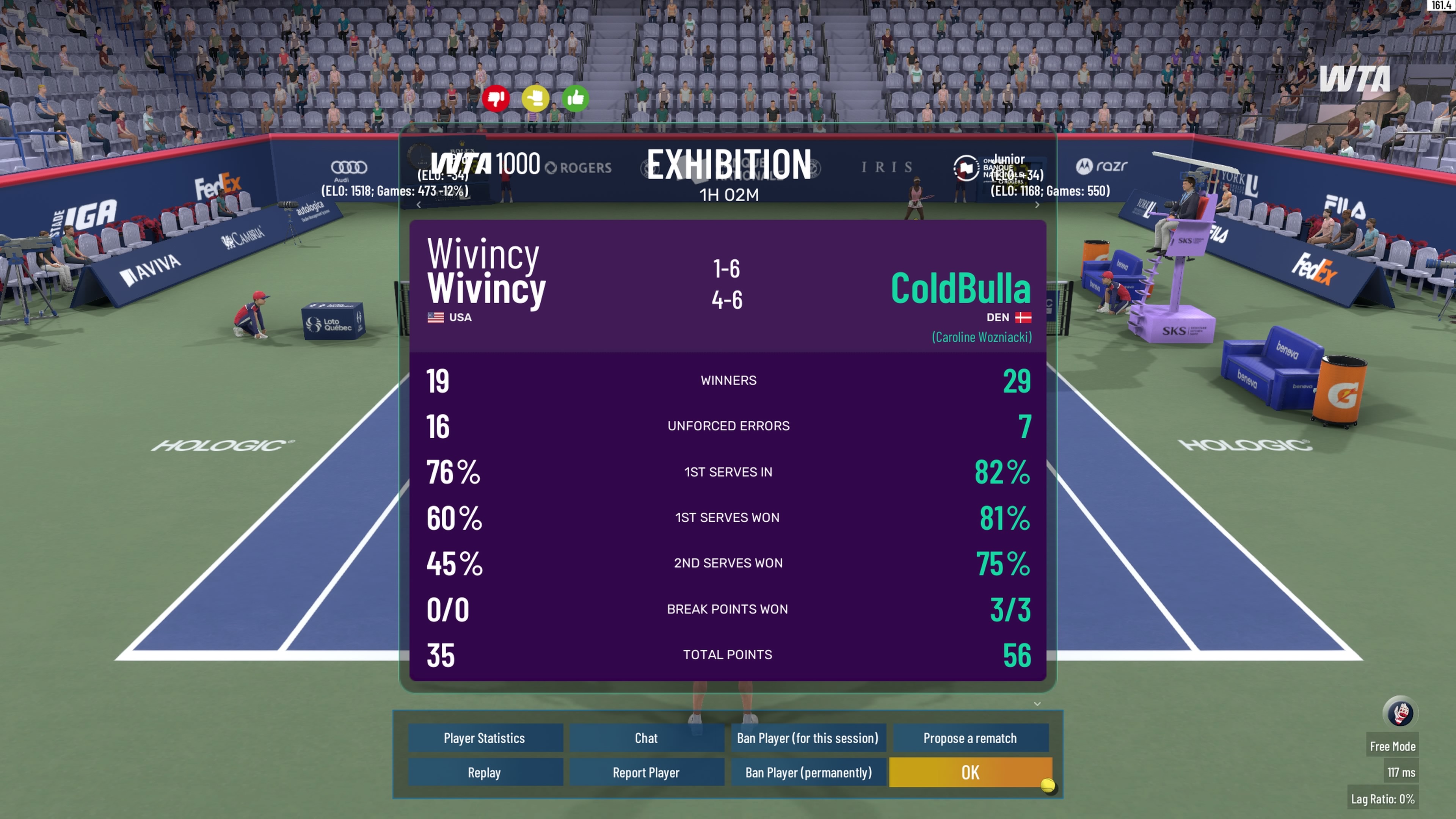
Task: Ban player for this session
Action: 808,738
